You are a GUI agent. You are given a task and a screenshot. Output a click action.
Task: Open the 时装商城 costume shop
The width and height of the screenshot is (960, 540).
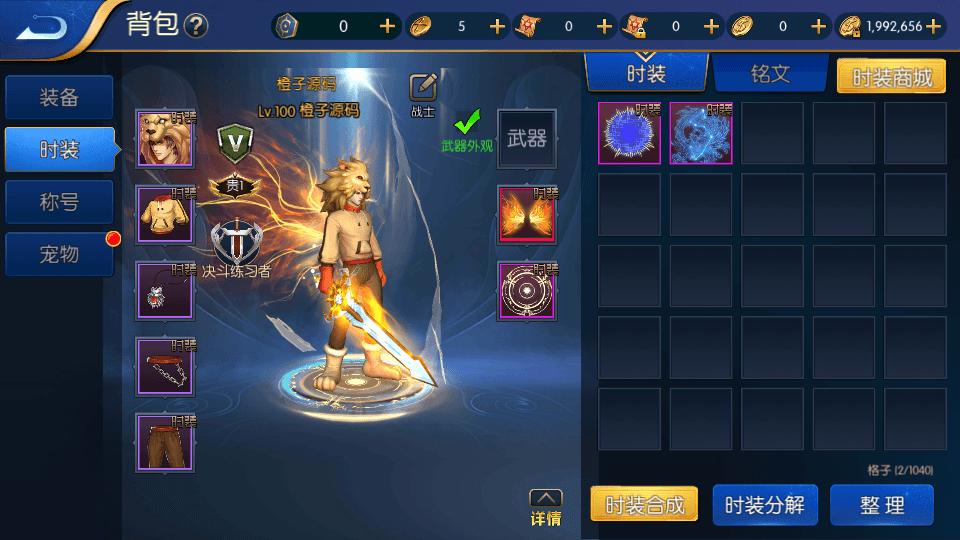(x=890, y=76)
